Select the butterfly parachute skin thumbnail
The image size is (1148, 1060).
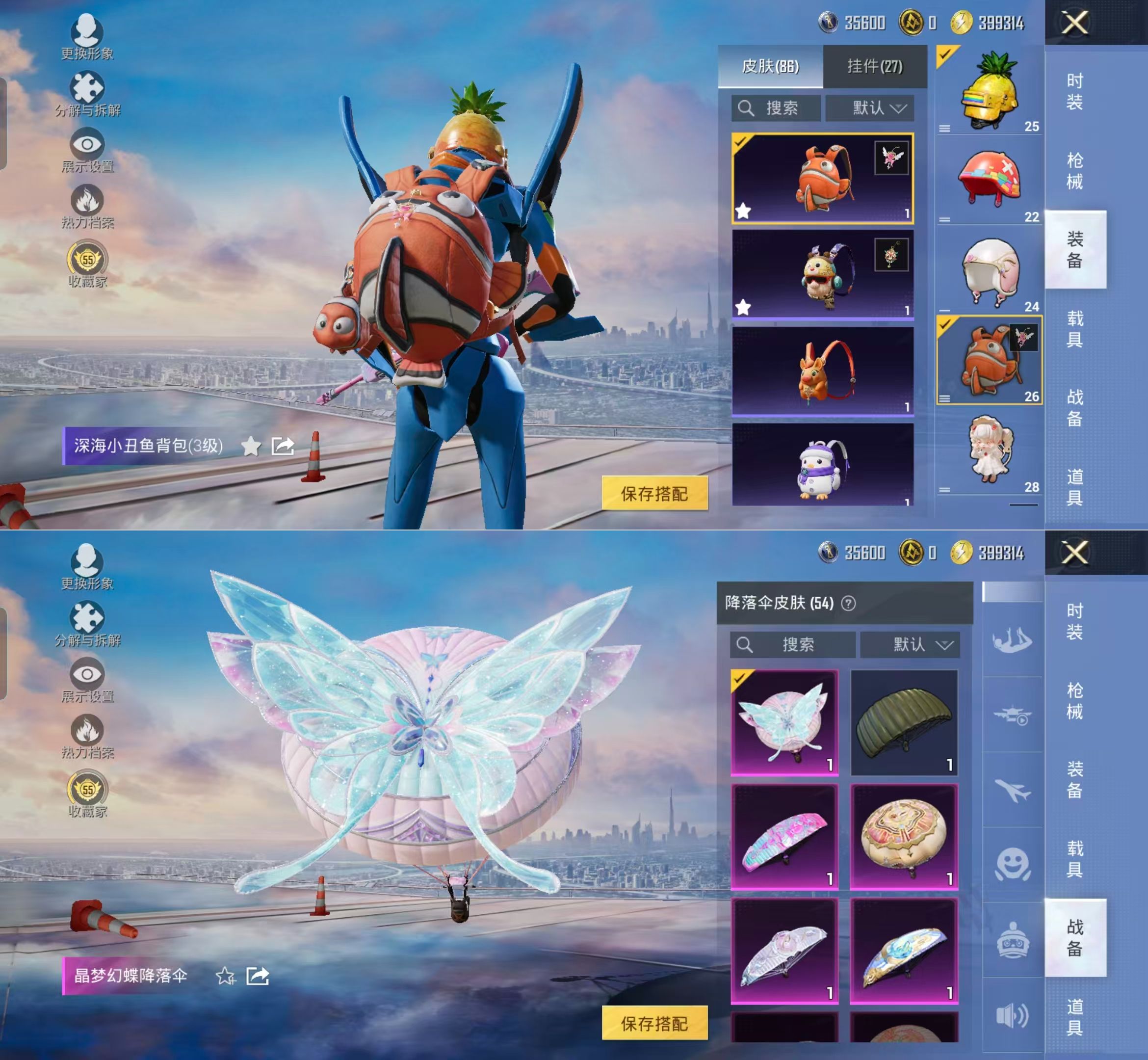[x=784, y=722]
